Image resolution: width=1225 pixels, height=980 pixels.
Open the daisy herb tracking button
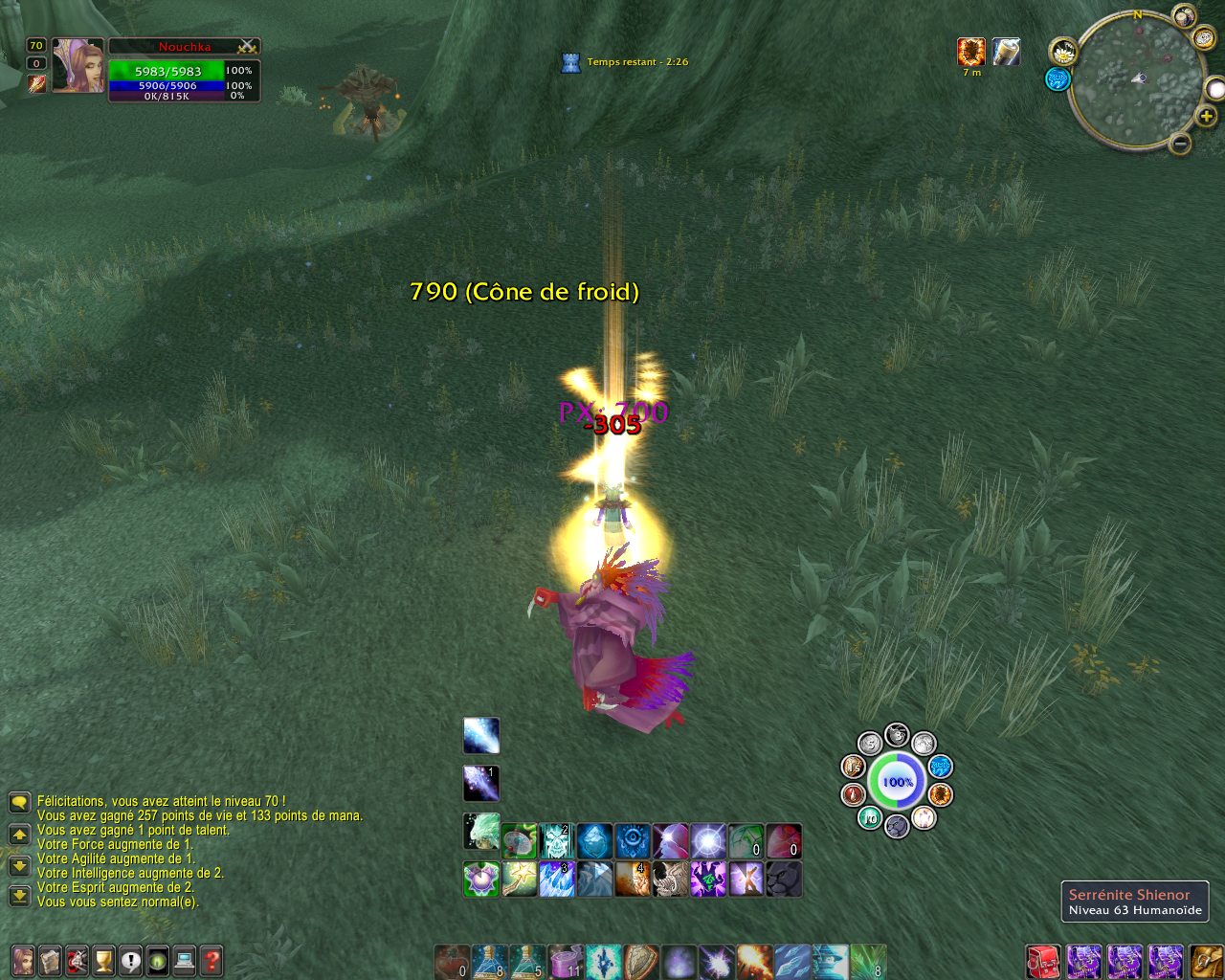1062,52
